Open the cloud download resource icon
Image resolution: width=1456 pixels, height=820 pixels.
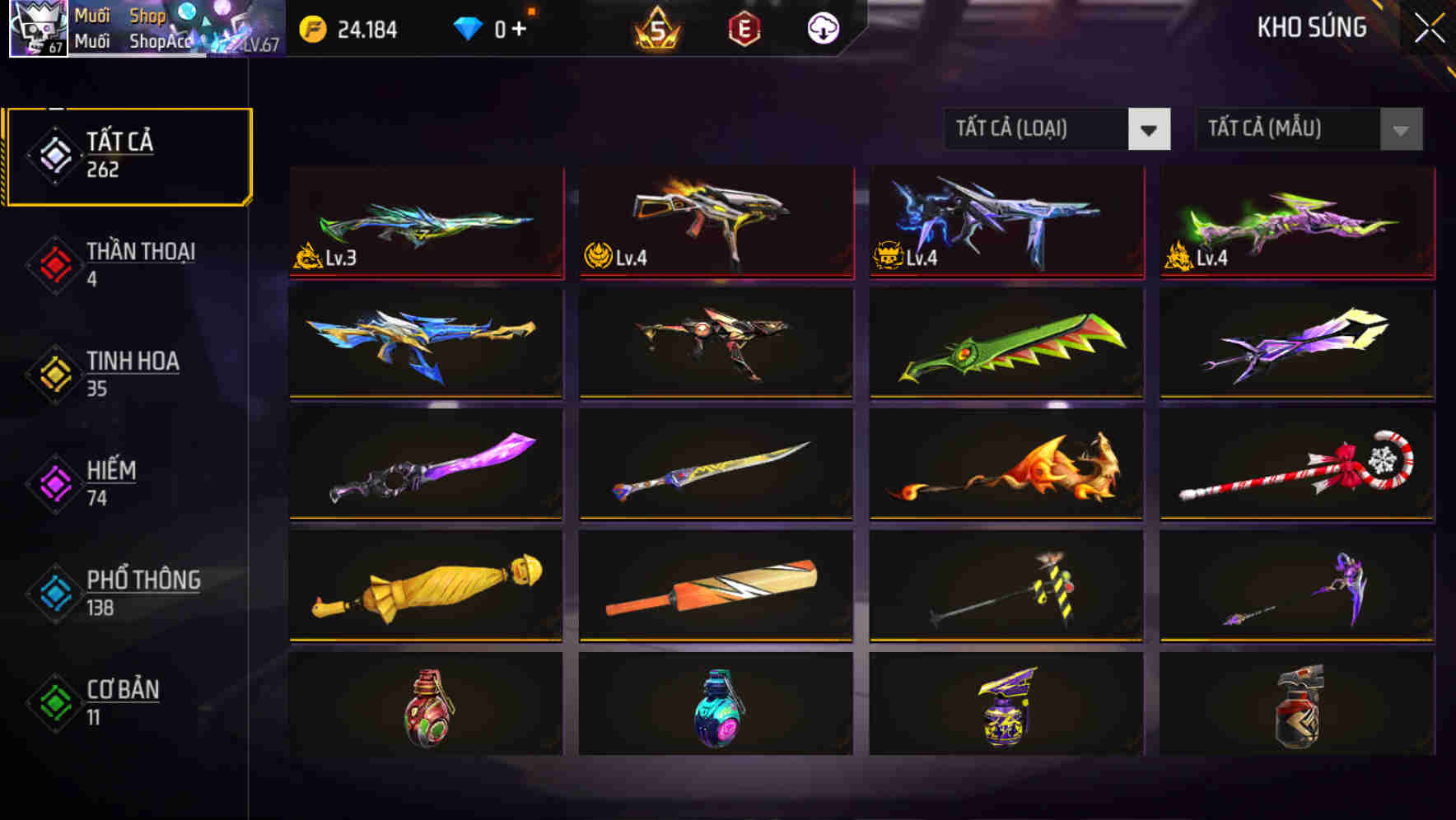tap(823, 29)
